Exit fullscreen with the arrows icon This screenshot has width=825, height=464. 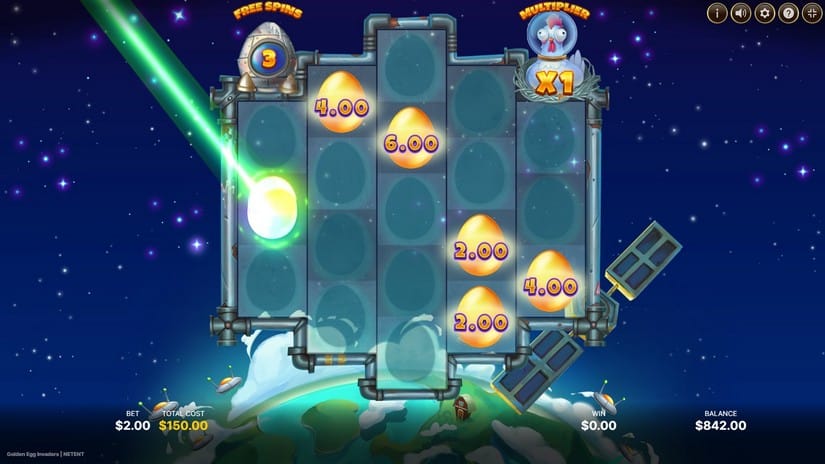811,13
